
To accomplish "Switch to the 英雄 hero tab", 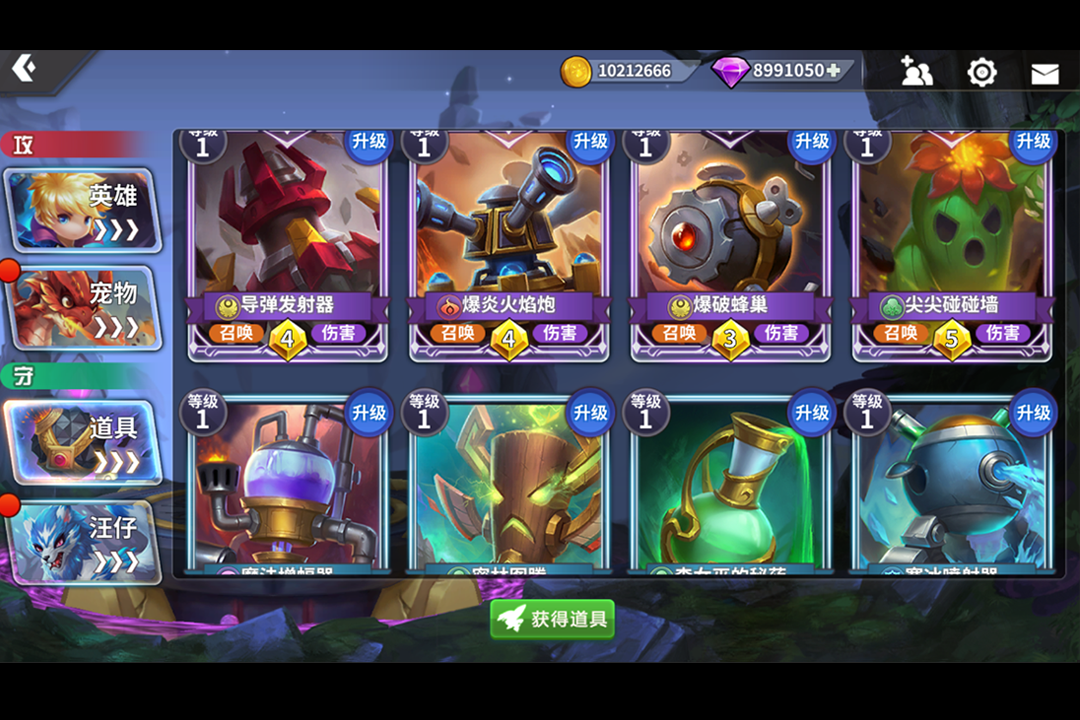I will tap(82, 210).
